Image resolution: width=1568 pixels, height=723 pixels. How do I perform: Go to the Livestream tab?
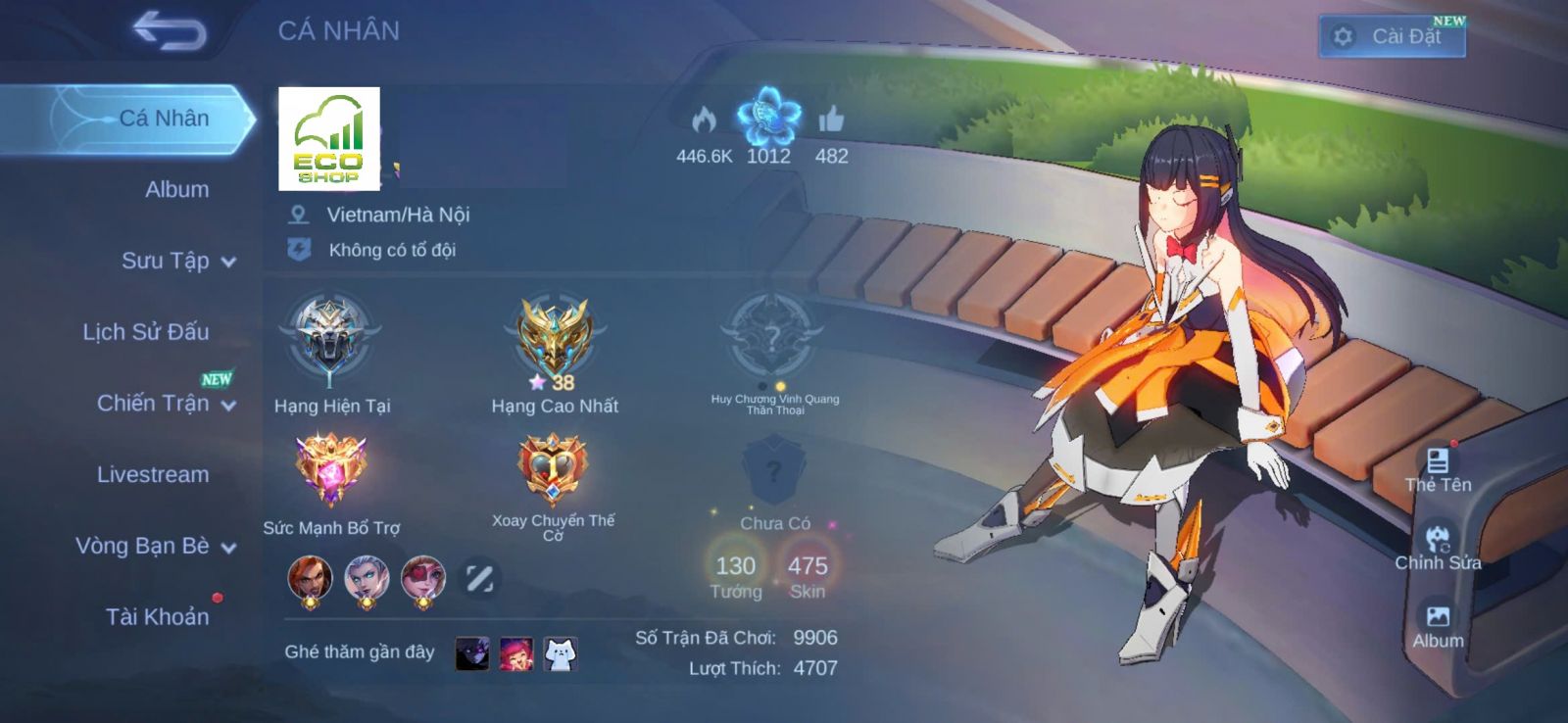coord(153,474)
